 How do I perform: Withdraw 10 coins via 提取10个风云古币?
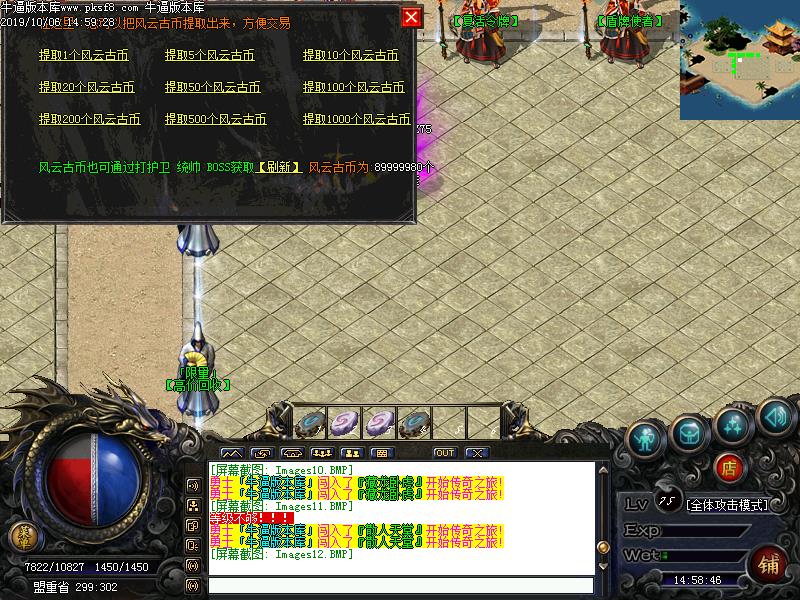(x=351, y=56)
